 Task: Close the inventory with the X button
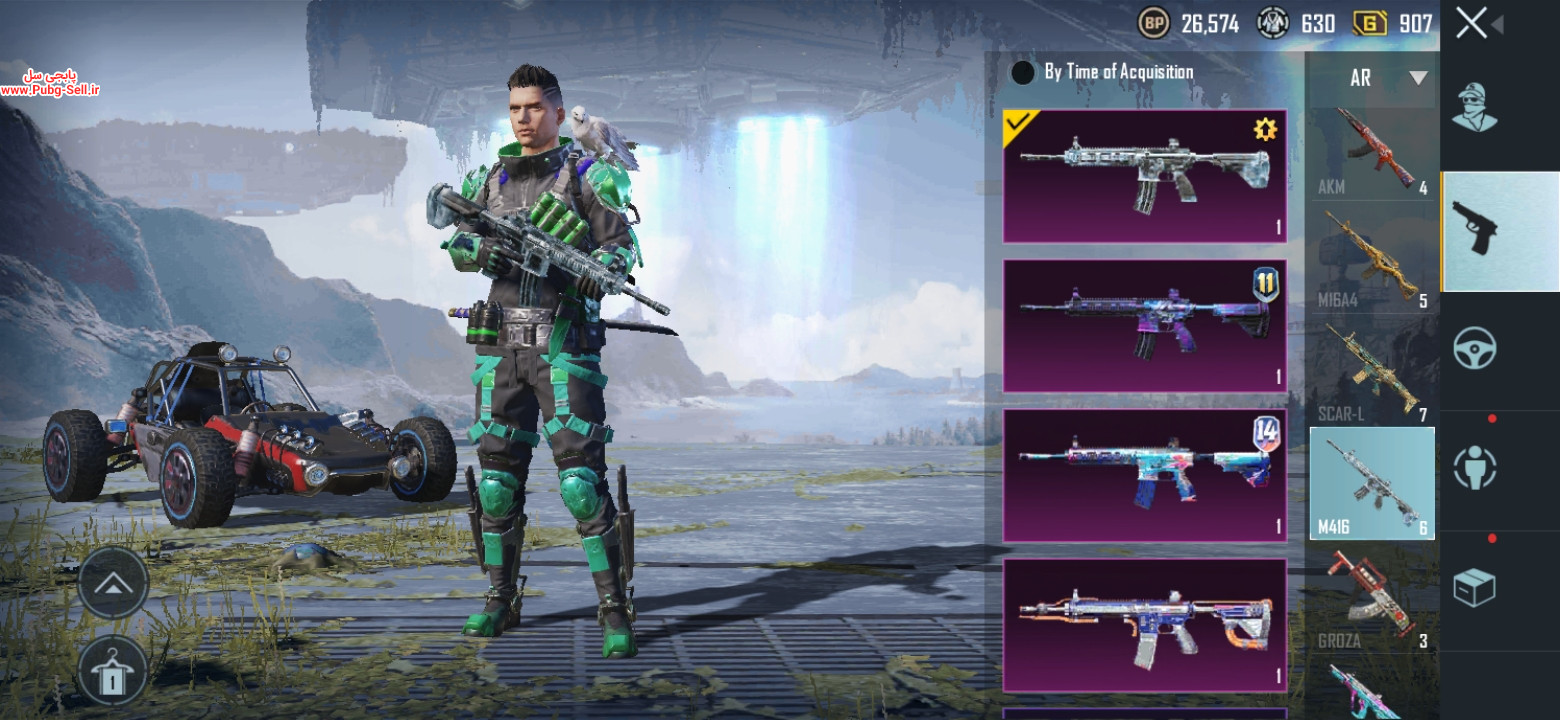point(1471,23)
